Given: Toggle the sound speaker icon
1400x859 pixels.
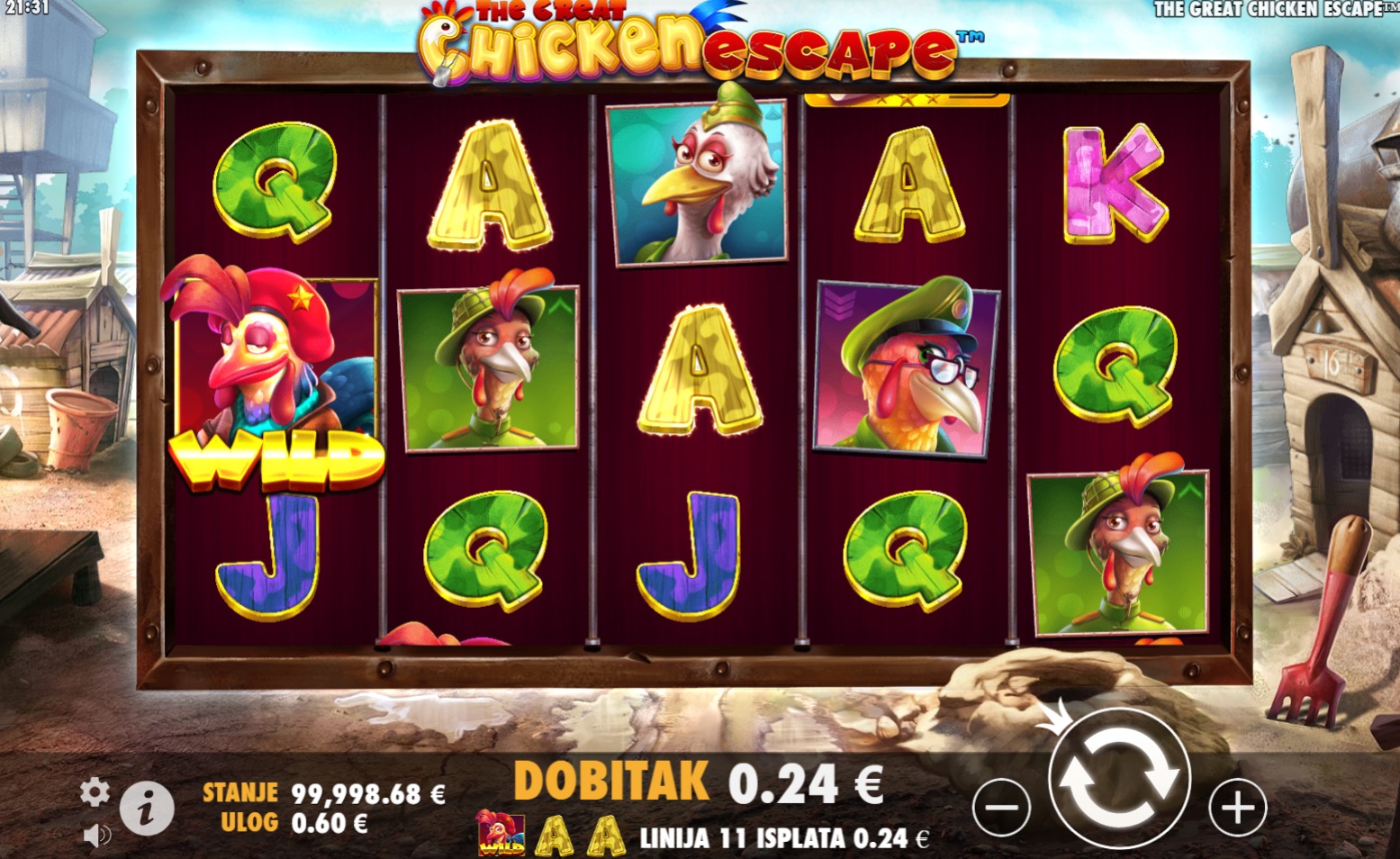Looking at the screenshot, I should 96,836.
